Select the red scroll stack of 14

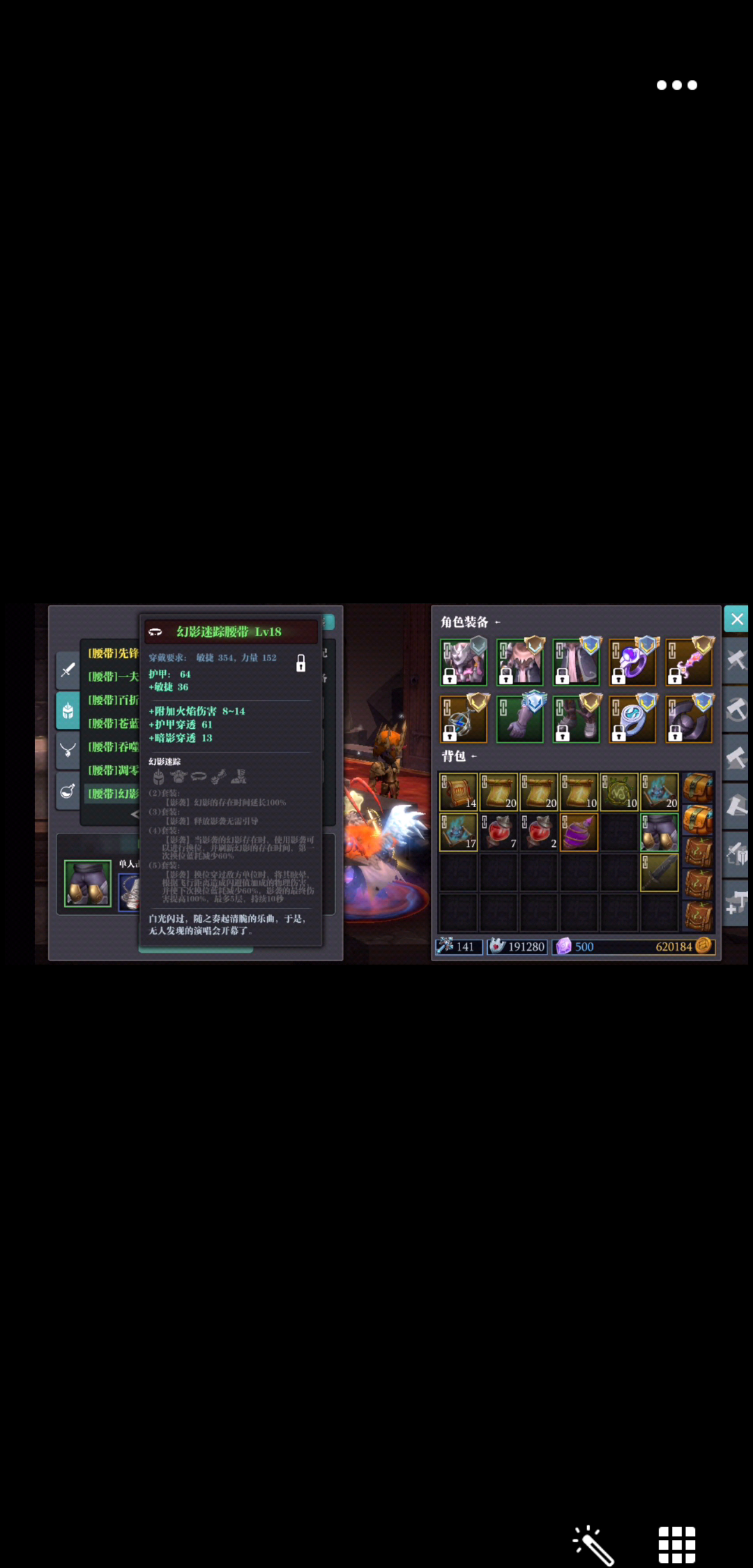click(458, 792)
